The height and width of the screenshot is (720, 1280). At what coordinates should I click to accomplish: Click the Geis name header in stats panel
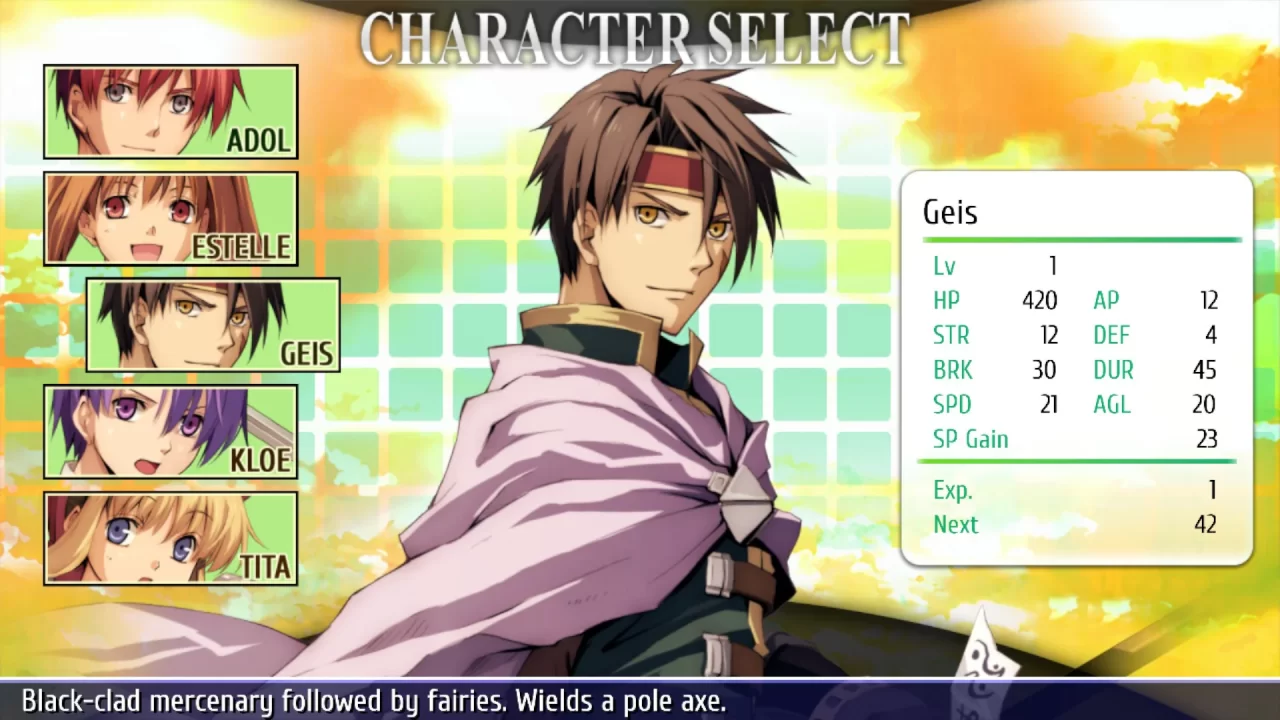(948, 212)
